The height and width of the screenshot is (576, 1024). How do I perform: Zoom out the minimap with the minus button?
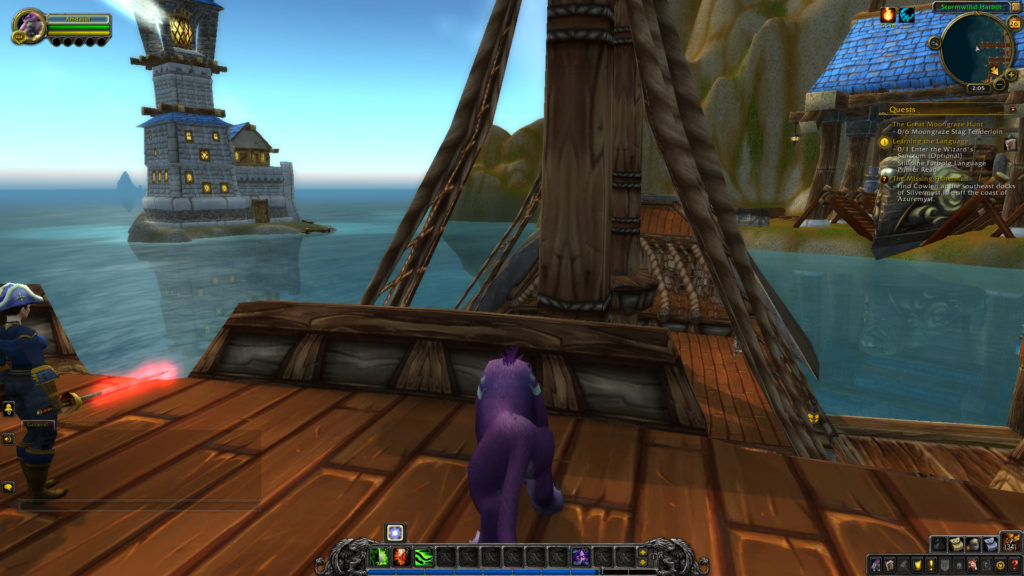click(x=1000, y=84)
